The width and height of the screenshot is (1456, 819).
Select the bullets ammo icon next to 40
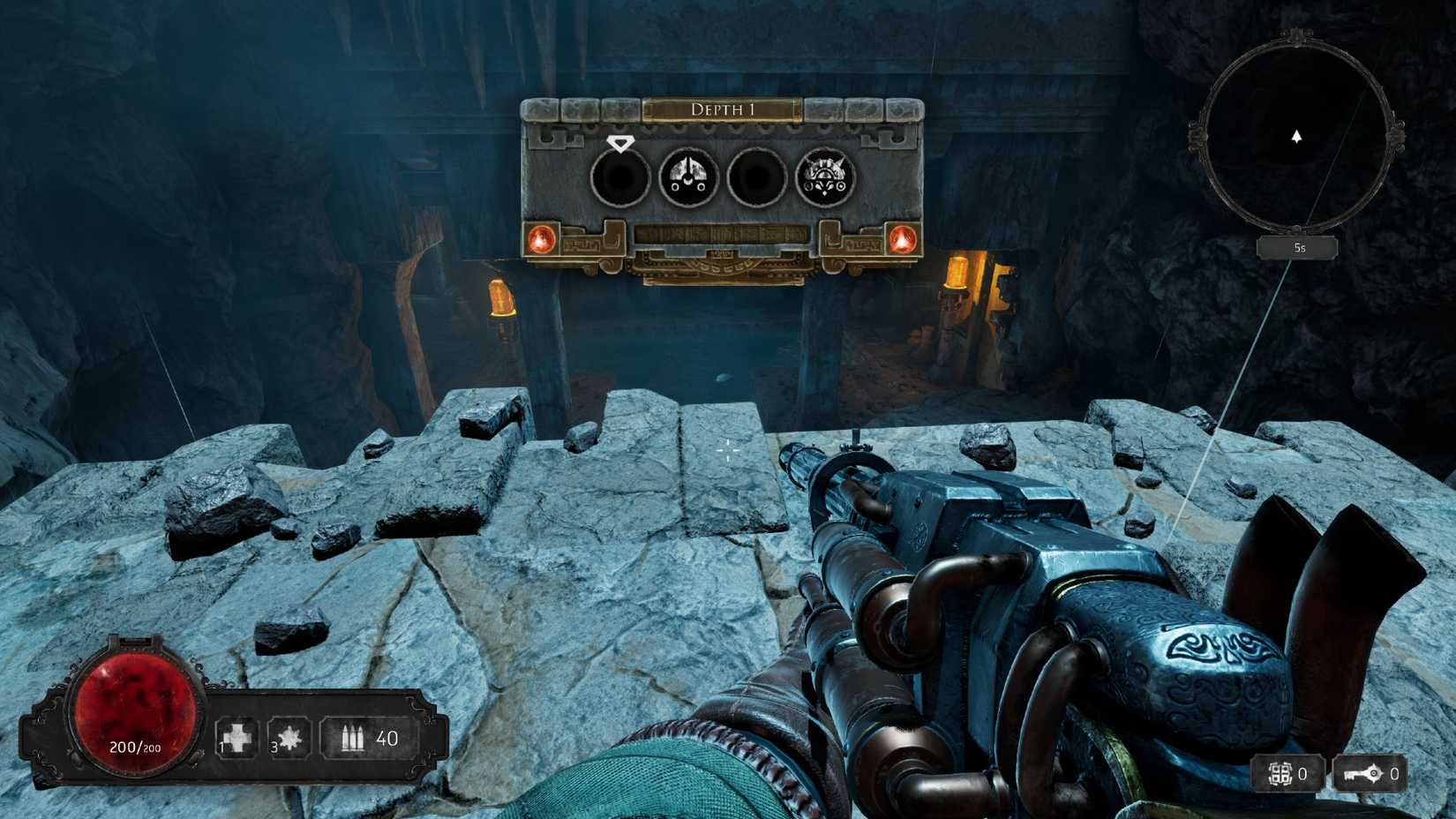352,735
